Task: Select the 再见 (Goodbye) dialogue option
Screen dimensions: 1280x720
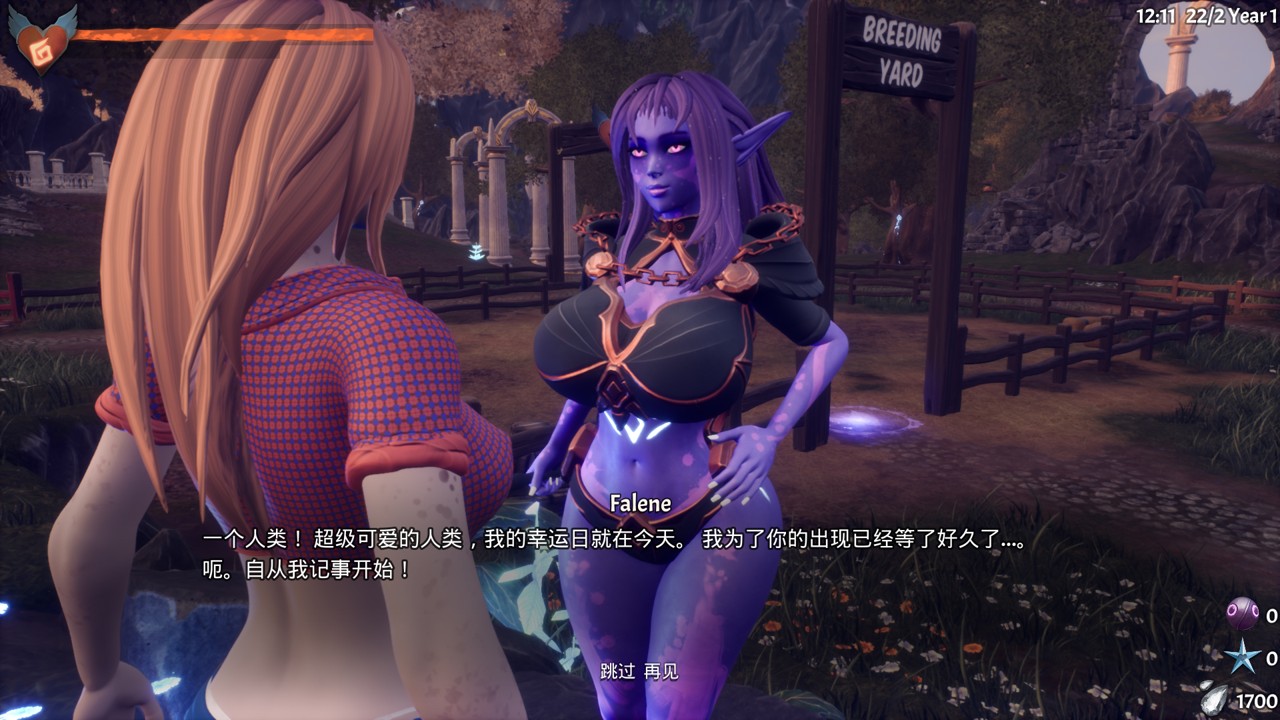Action: pos(661,671)
